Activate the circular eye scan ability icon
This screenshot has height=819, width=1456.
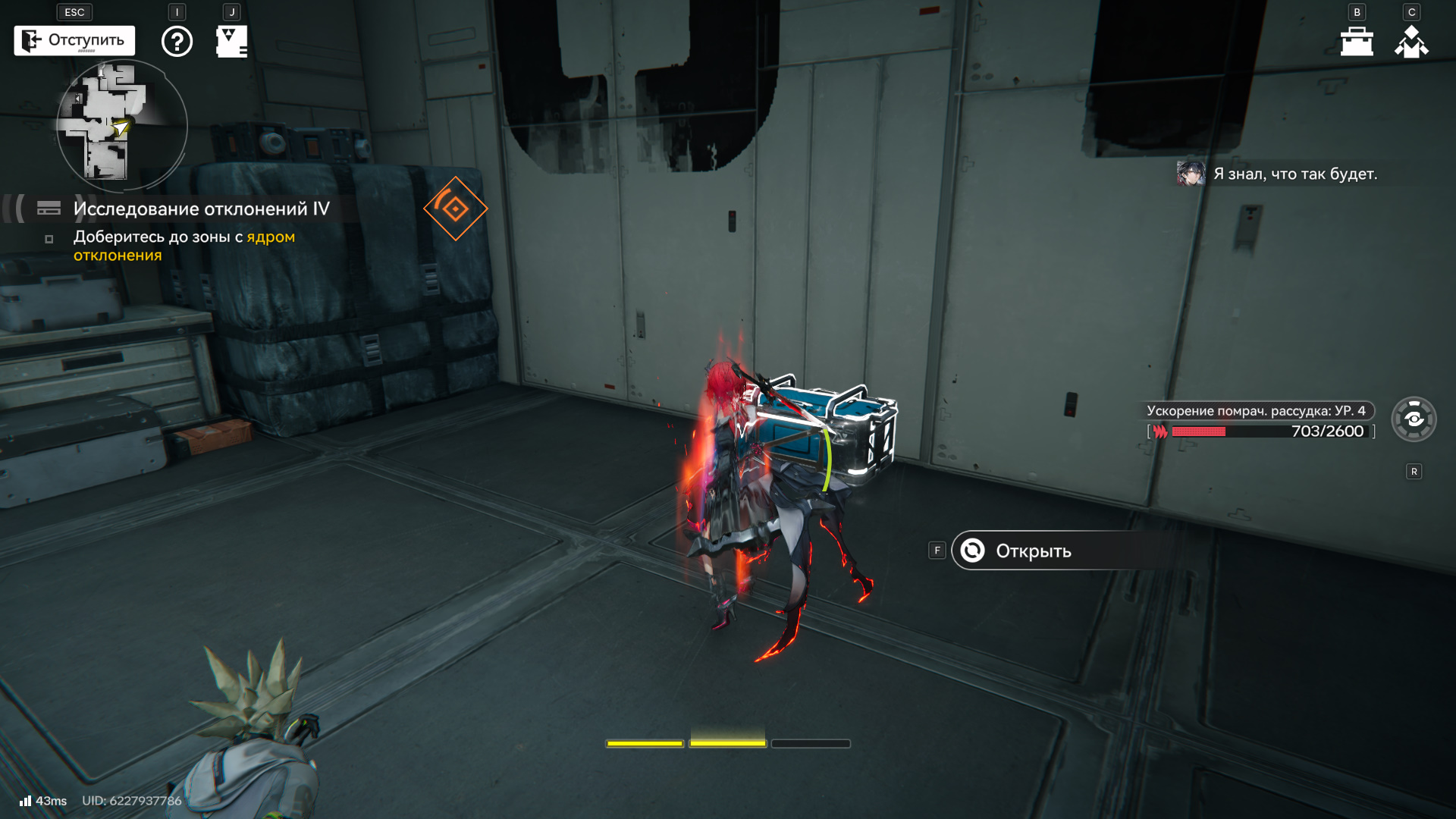click(x=1414, y=419)
